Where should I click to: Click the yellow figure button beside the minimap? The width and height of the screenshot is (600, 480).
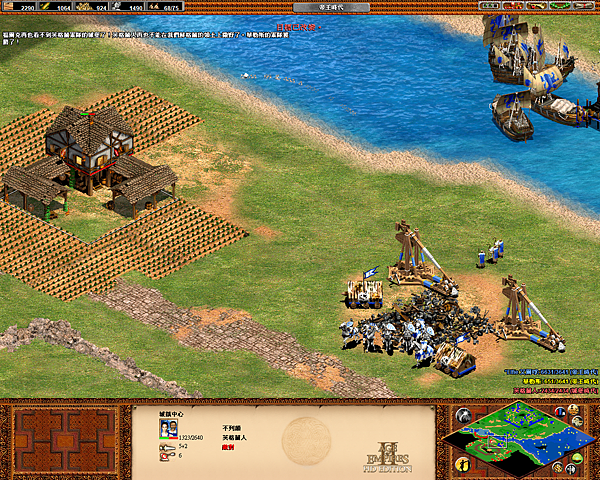(462, 465)
